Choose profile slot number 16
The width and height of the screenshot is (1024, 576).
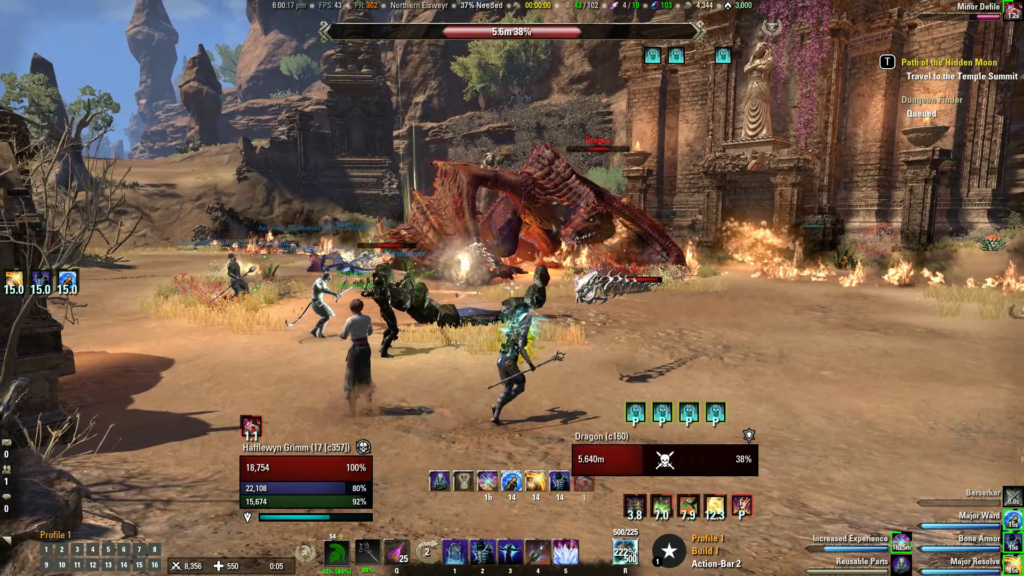click(x=154, y=565)
